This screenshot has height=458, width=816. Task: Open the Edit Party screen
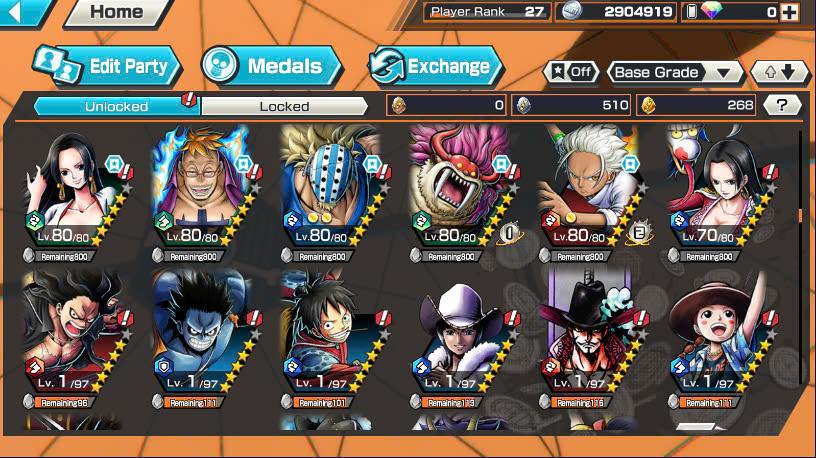(108, 66)
